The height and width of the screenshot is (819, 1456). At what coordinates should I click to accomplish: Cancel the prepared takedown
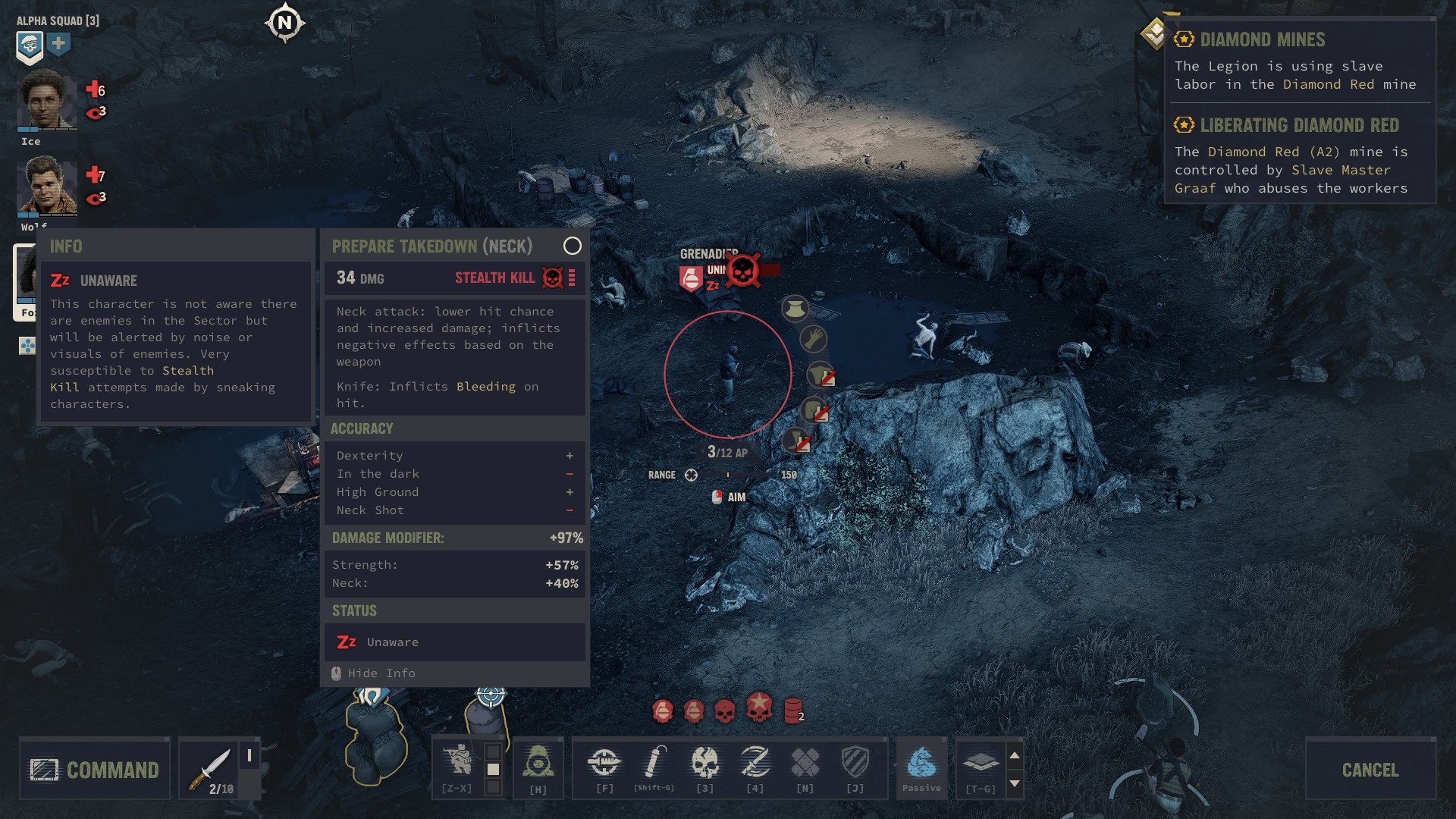(1370, 770)
